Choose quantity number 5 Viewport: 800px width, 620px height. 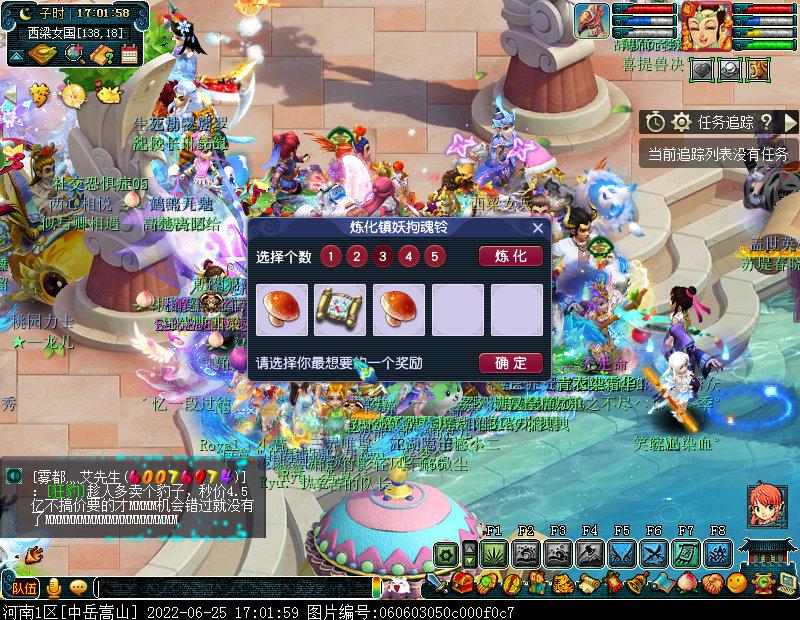pos(434,256)
